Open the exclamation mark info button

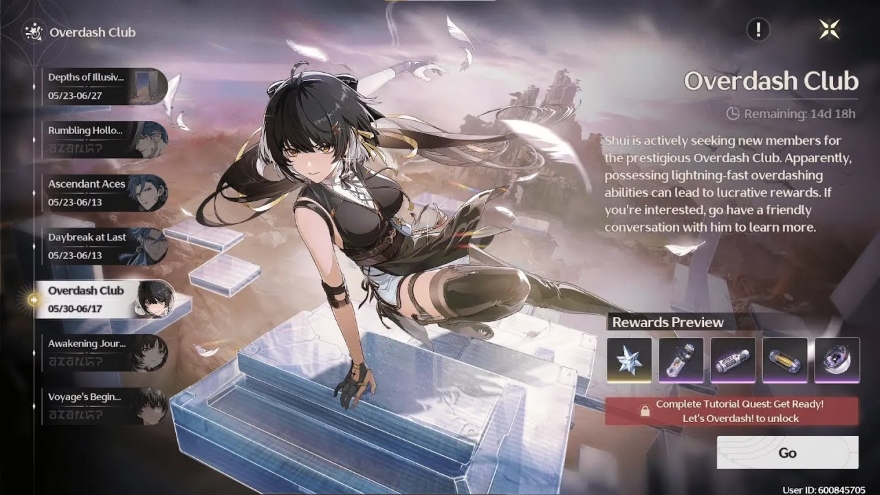[x=758, y=29]
